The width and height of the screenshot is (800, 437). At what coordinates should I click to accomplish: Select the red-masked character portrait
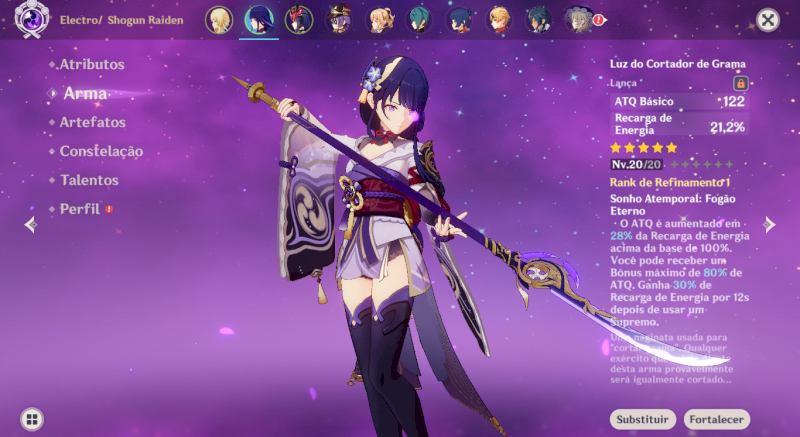tap(298, 19)
